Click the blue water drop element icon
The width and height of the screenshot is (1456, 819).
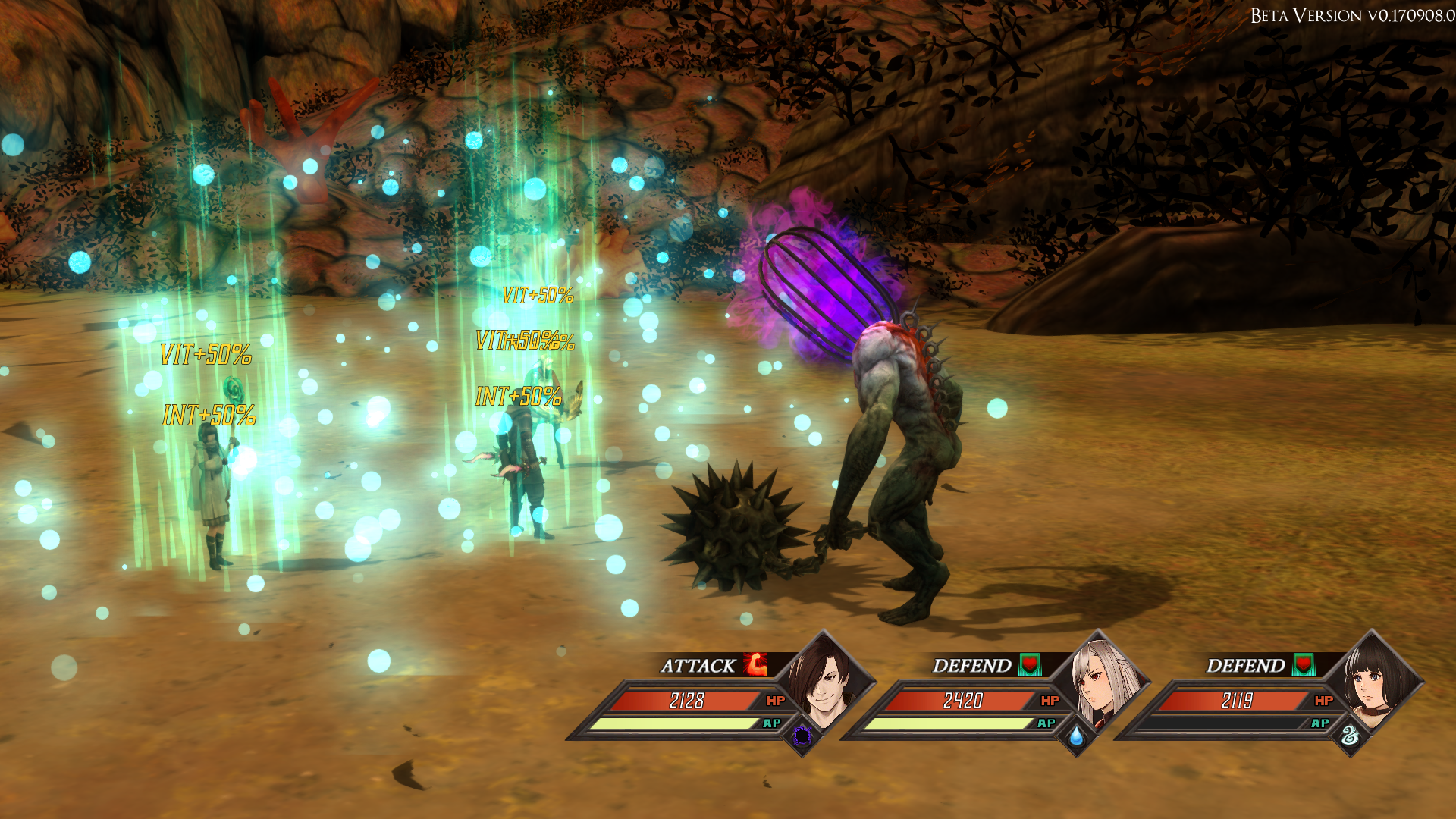pos(1076,736)
